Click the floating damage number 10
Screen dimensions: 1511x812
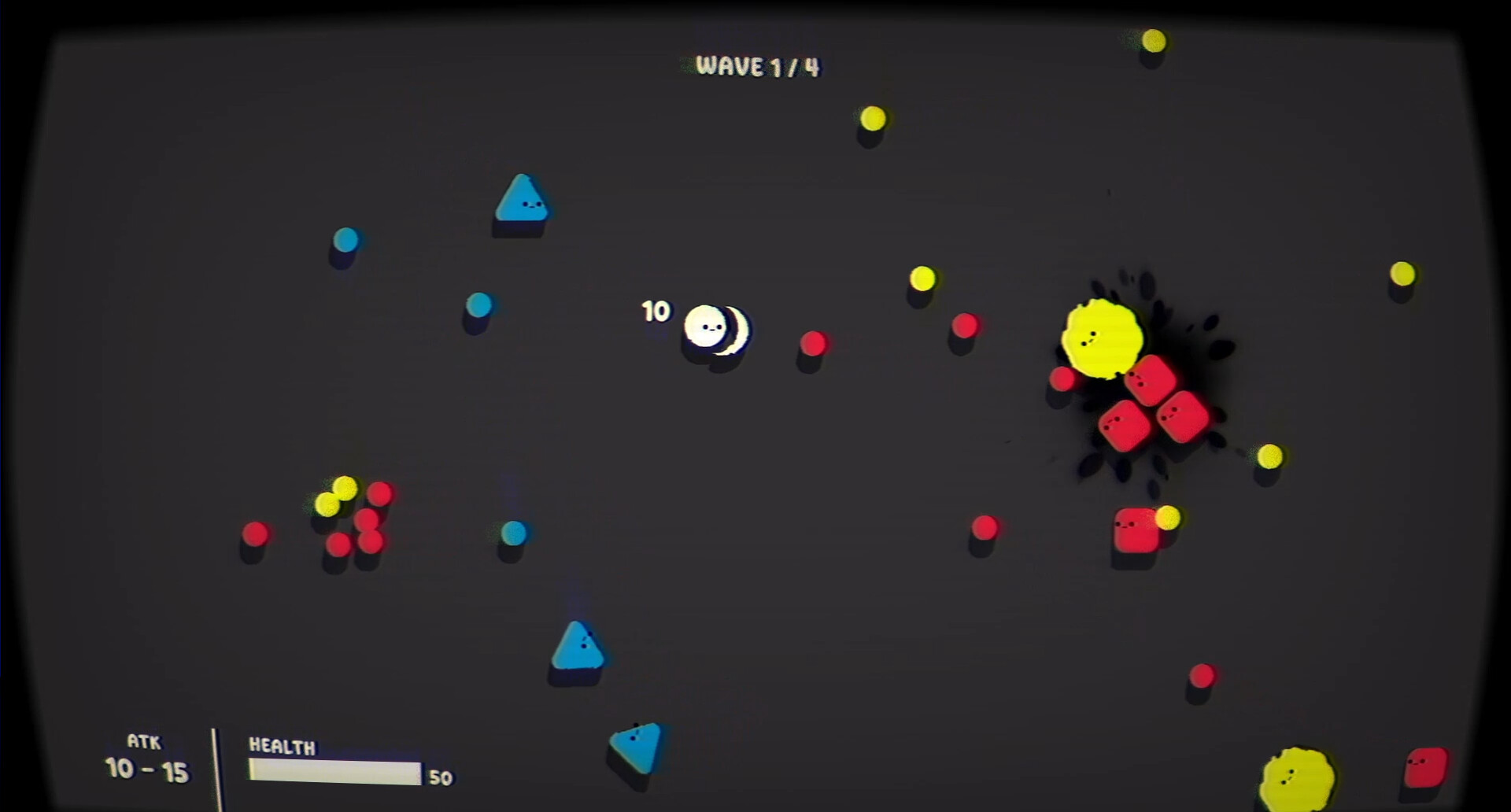656,312
